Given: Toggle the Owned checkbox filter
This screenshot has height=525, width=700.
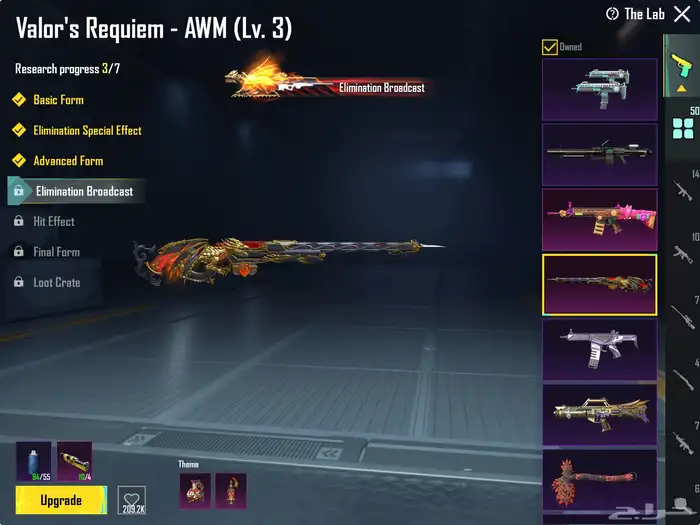Looking at the screenshot, I should point(550,47).
